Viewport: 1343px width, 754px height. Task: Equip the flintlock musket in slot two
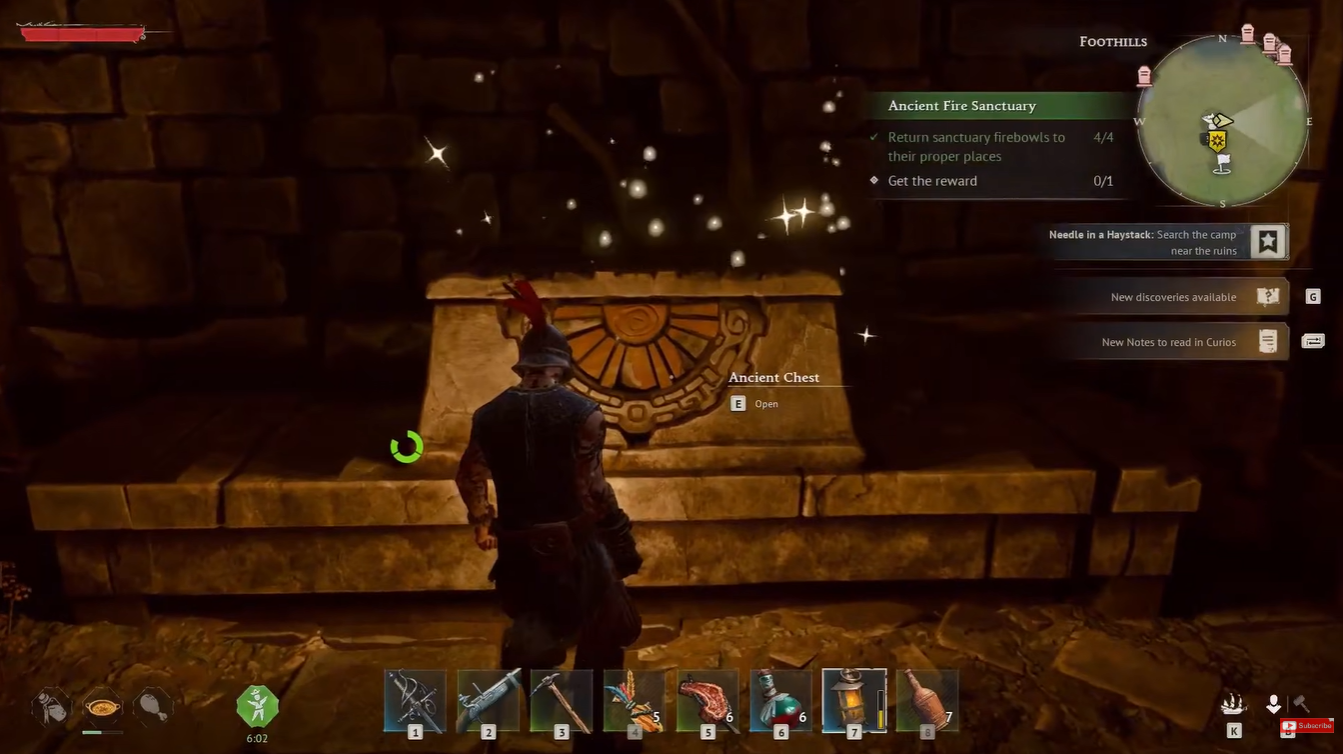click(488, 701)
